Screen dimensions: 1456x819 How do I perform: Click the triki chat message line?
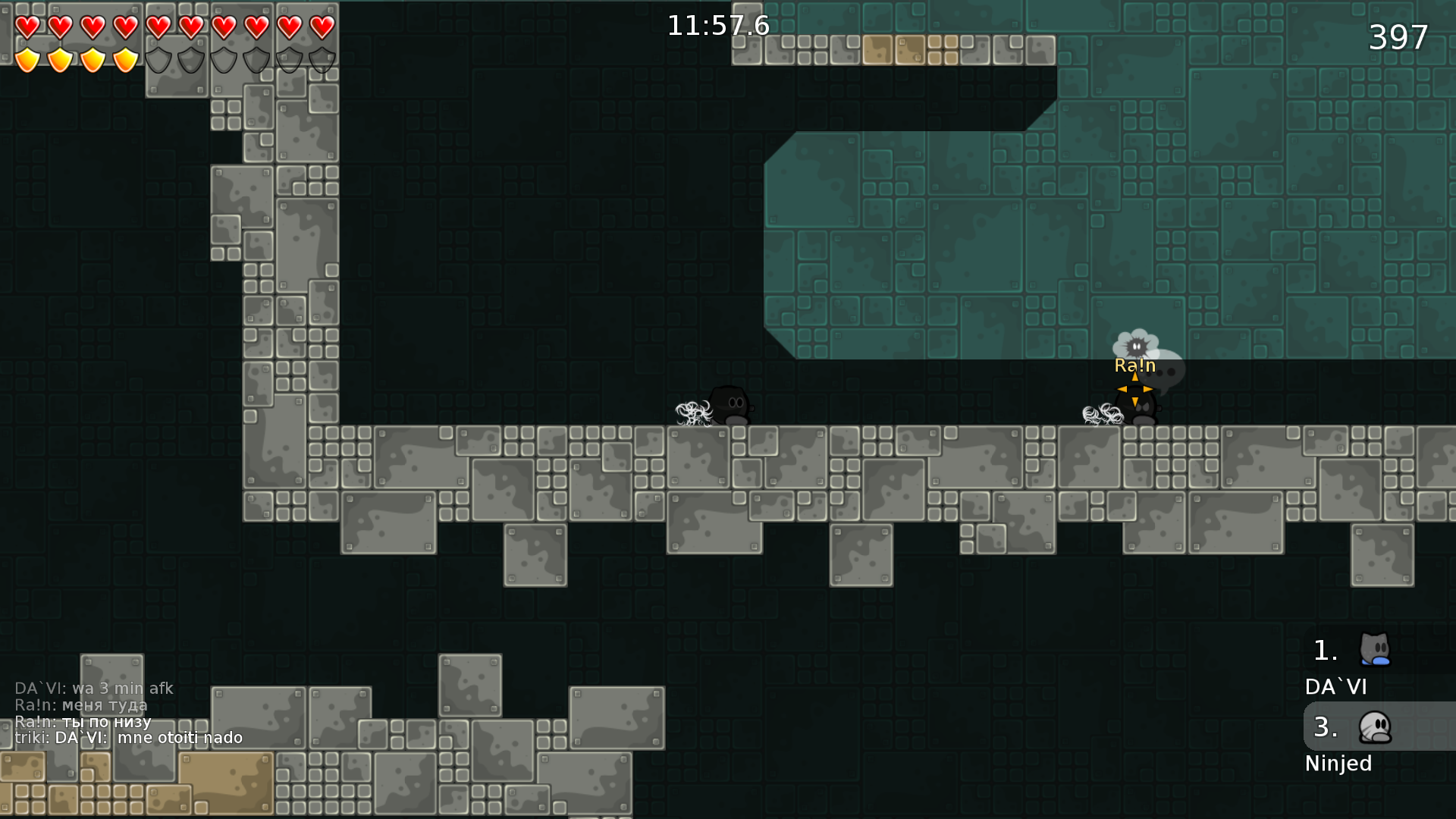point(129,738)
